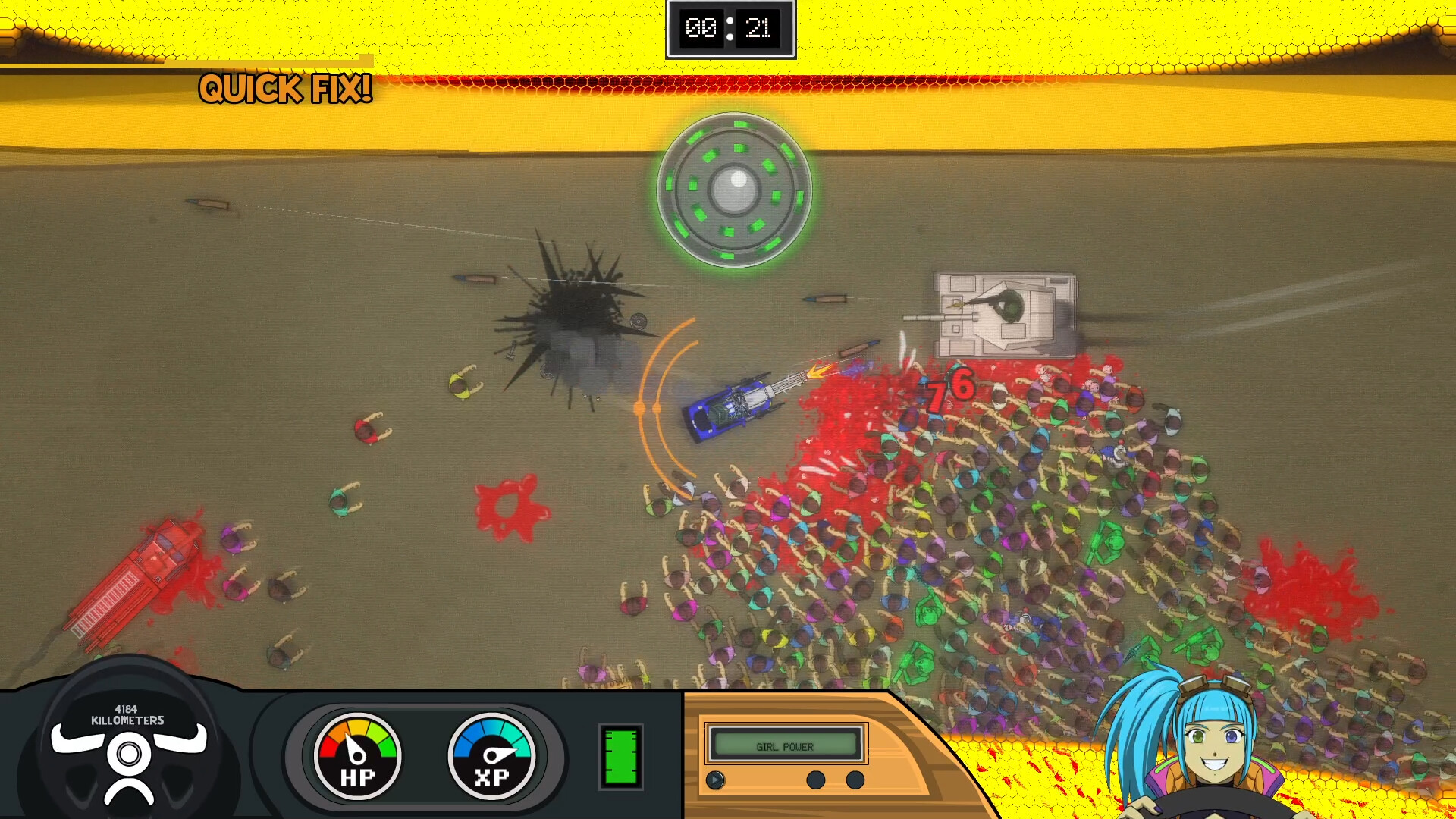1456x819 pixels.
Task: Toggle the green fuel cell indicator
Action: 622,756
